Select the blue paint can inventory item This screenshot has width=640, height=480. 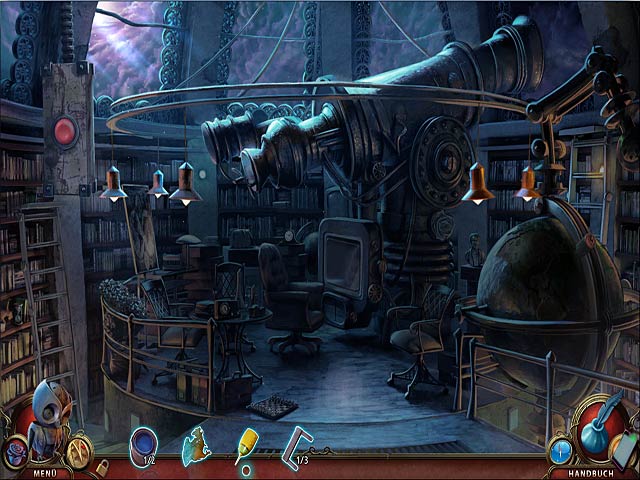[x=144, y=445]
